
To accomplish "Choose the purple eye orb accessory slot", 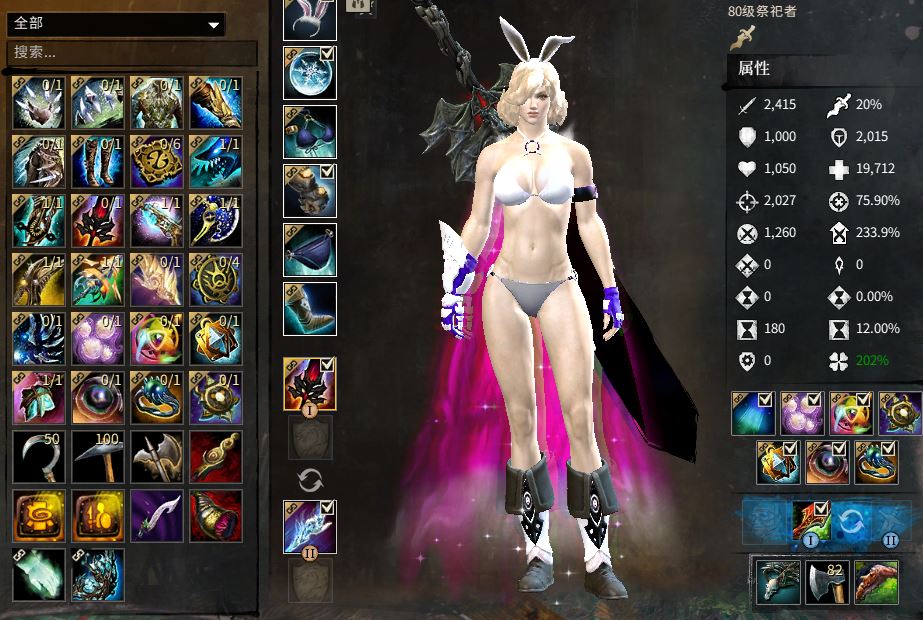I will click(x=827, y=464).
